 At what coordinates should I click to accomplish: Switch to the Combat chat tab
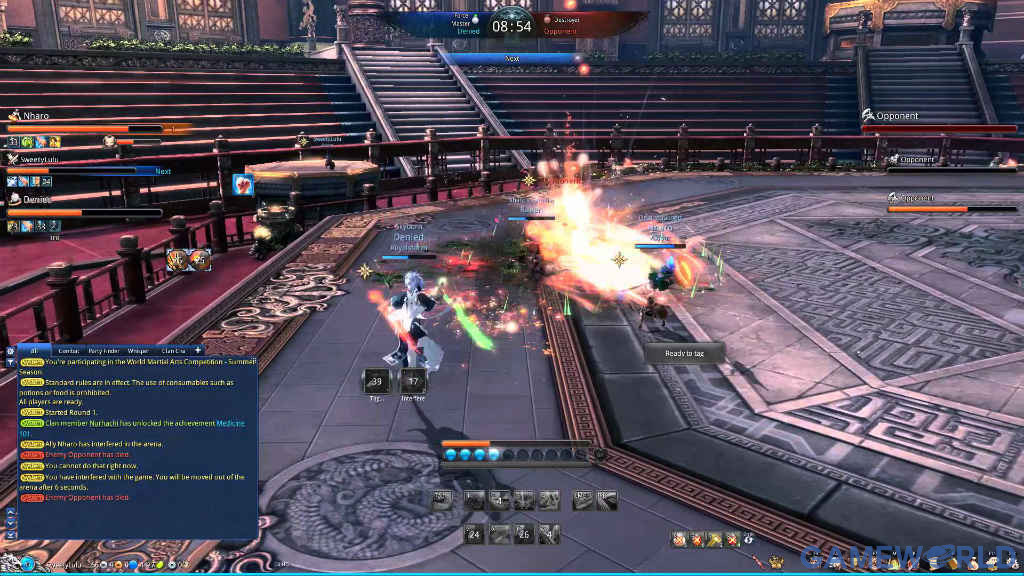point(69,351)
